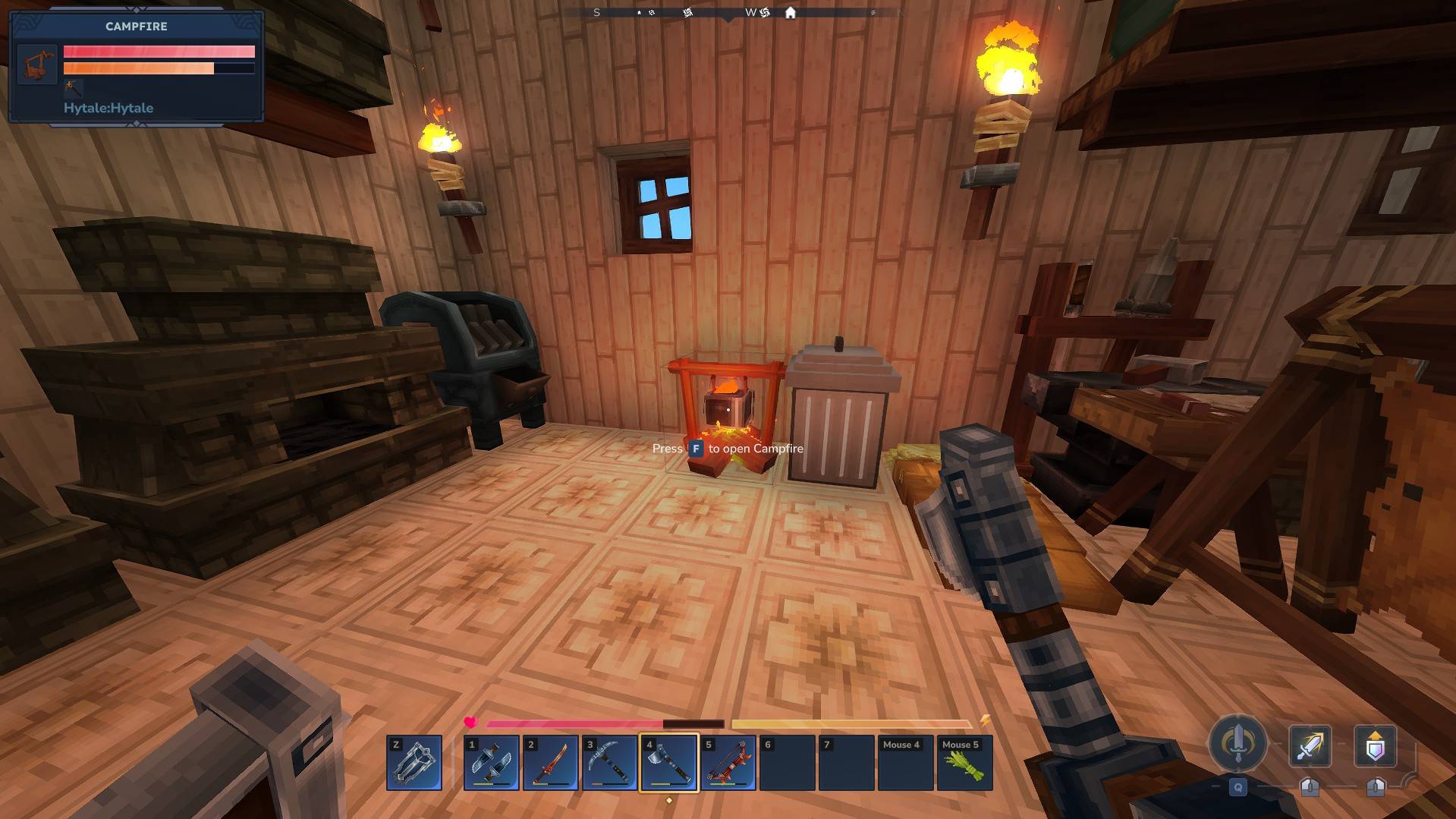1456x819 pixels.
Task: Click the utility slot marked Z
Action: click(414, 762)
